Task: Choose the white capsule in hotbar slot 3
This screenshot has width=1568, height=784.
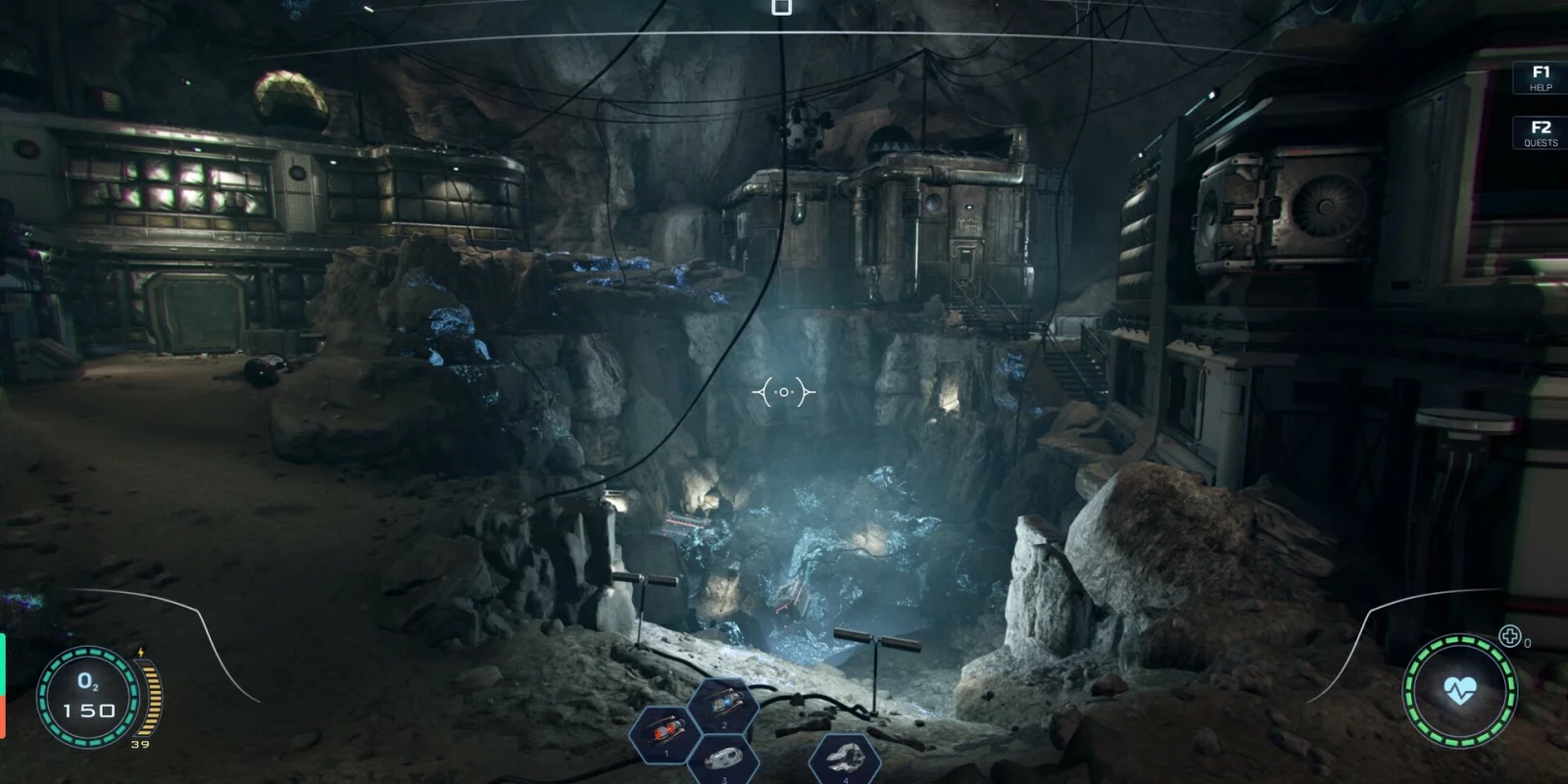Action: [724, 759]
